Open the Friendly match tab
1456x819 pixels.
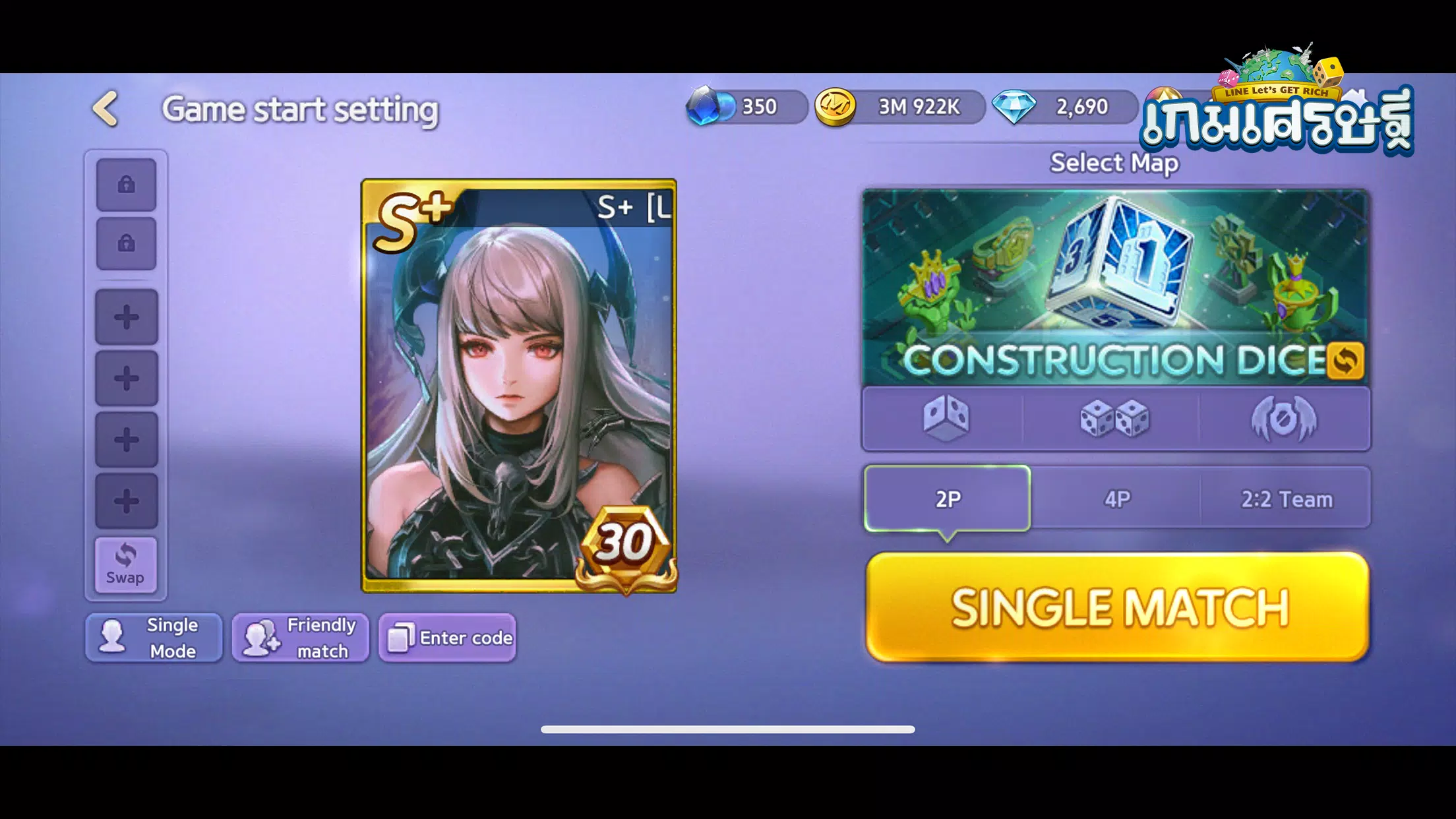coord(300,637)
